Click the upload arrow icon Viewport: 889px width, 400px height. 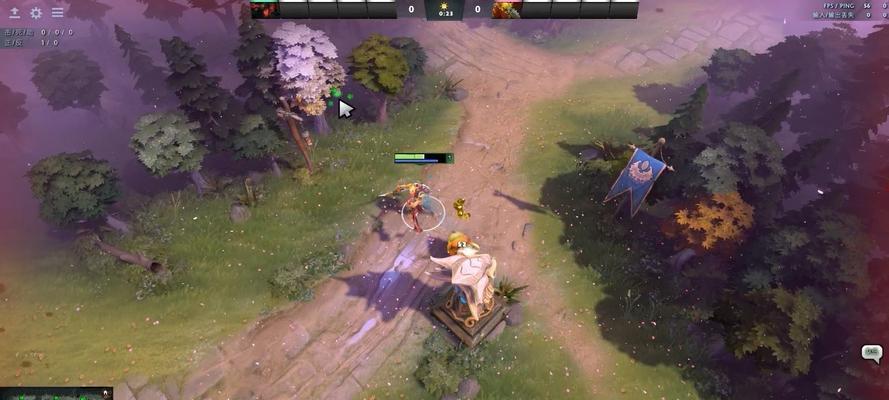(x=15, y=13)
